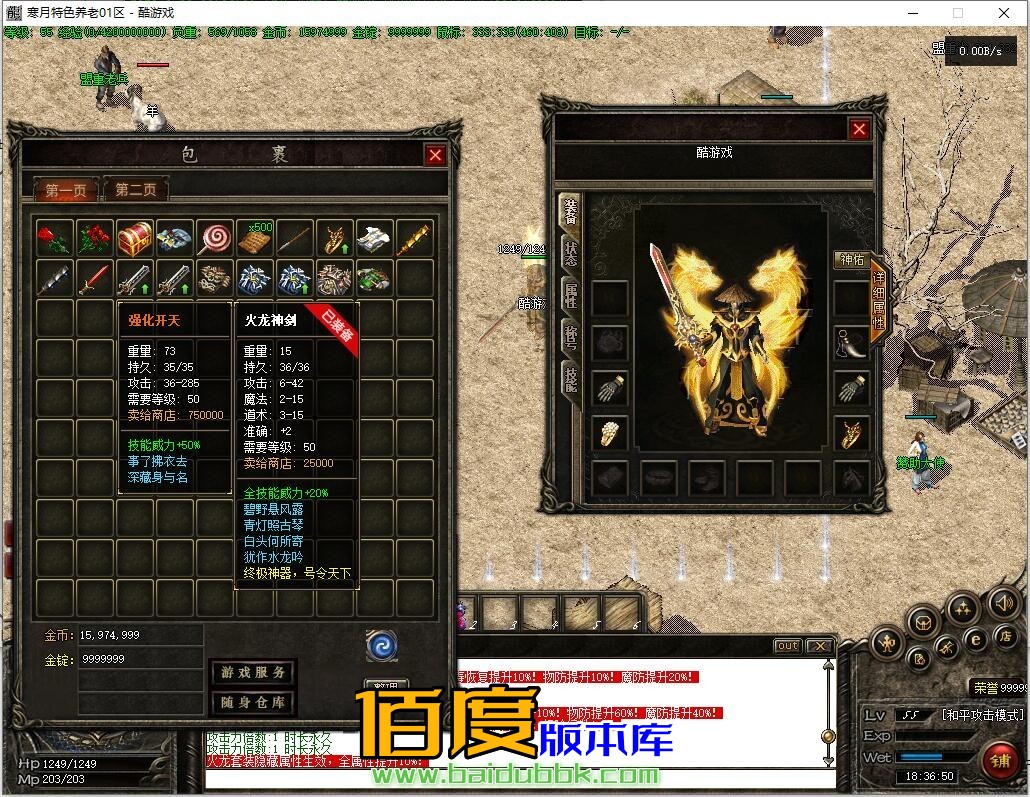Switch to the 状态 status tab
This screenshot has height=797, width=1030.
[x=570, y=253]
